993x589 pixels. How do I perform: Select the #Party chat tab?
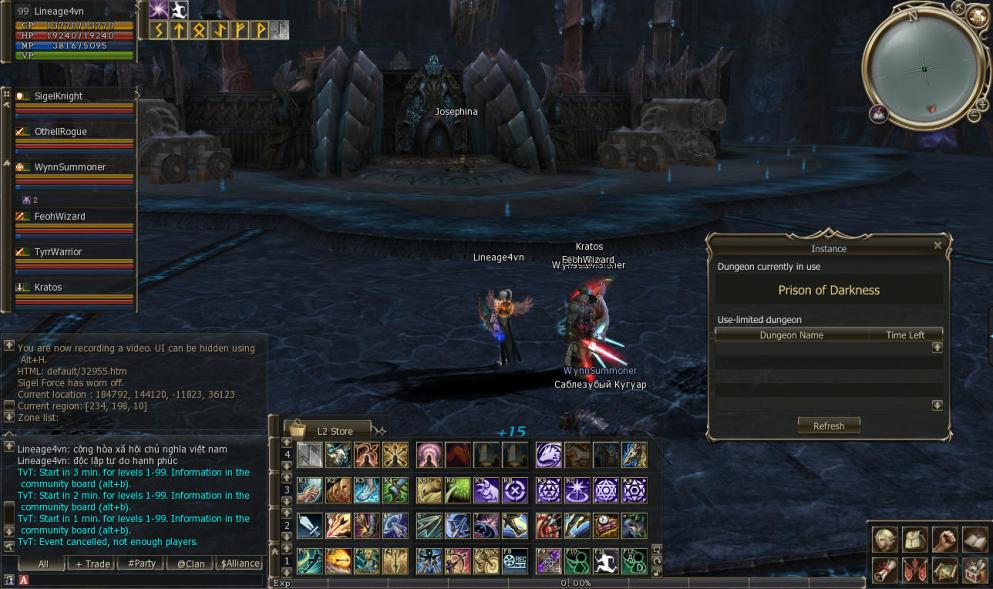[139, 564]
